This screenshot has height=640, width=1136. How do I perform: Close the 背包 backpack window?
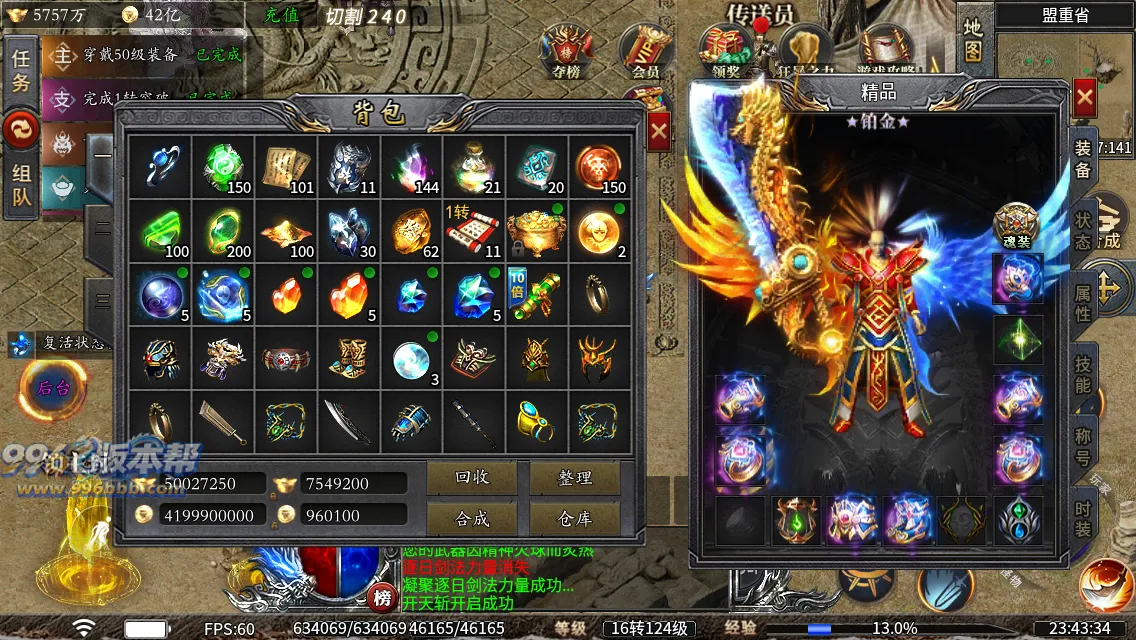point(658,130)
